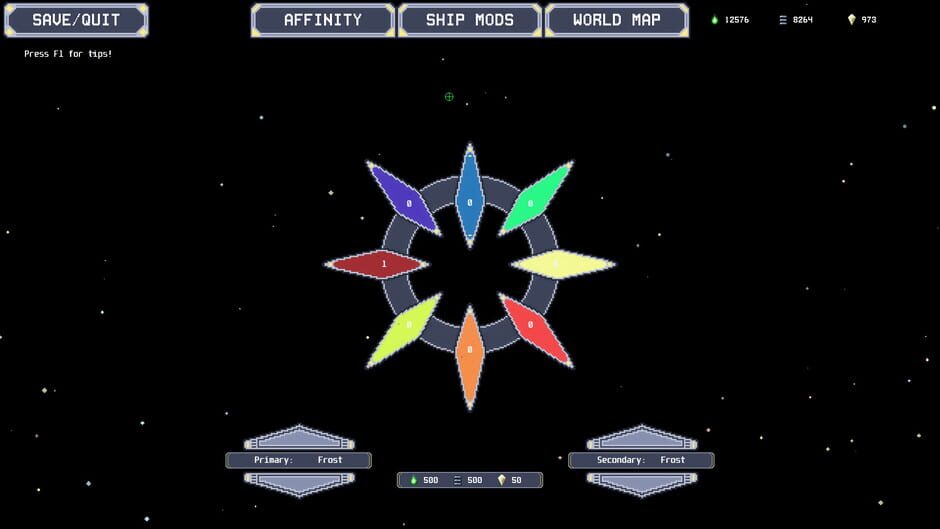Open the World Map
The height and width of the screenshot is (529, 940).
616,20
